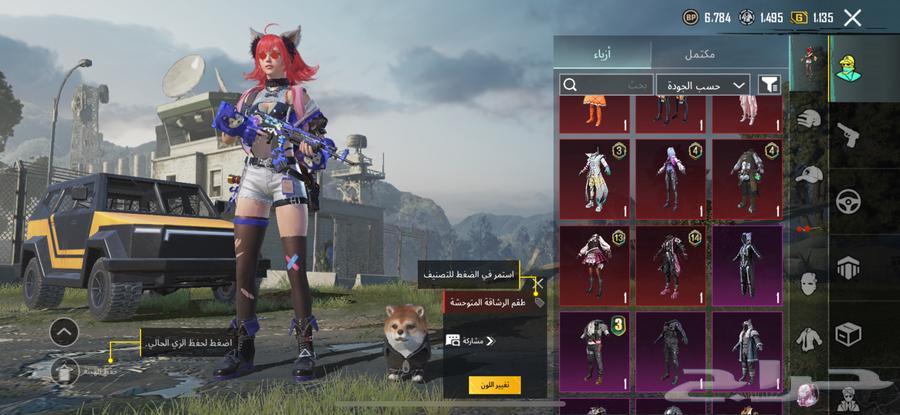Open the حسب الجودة sort dropdown
Image resolution: width=900 pixels, height=415 pixels.
click(703, 85)
